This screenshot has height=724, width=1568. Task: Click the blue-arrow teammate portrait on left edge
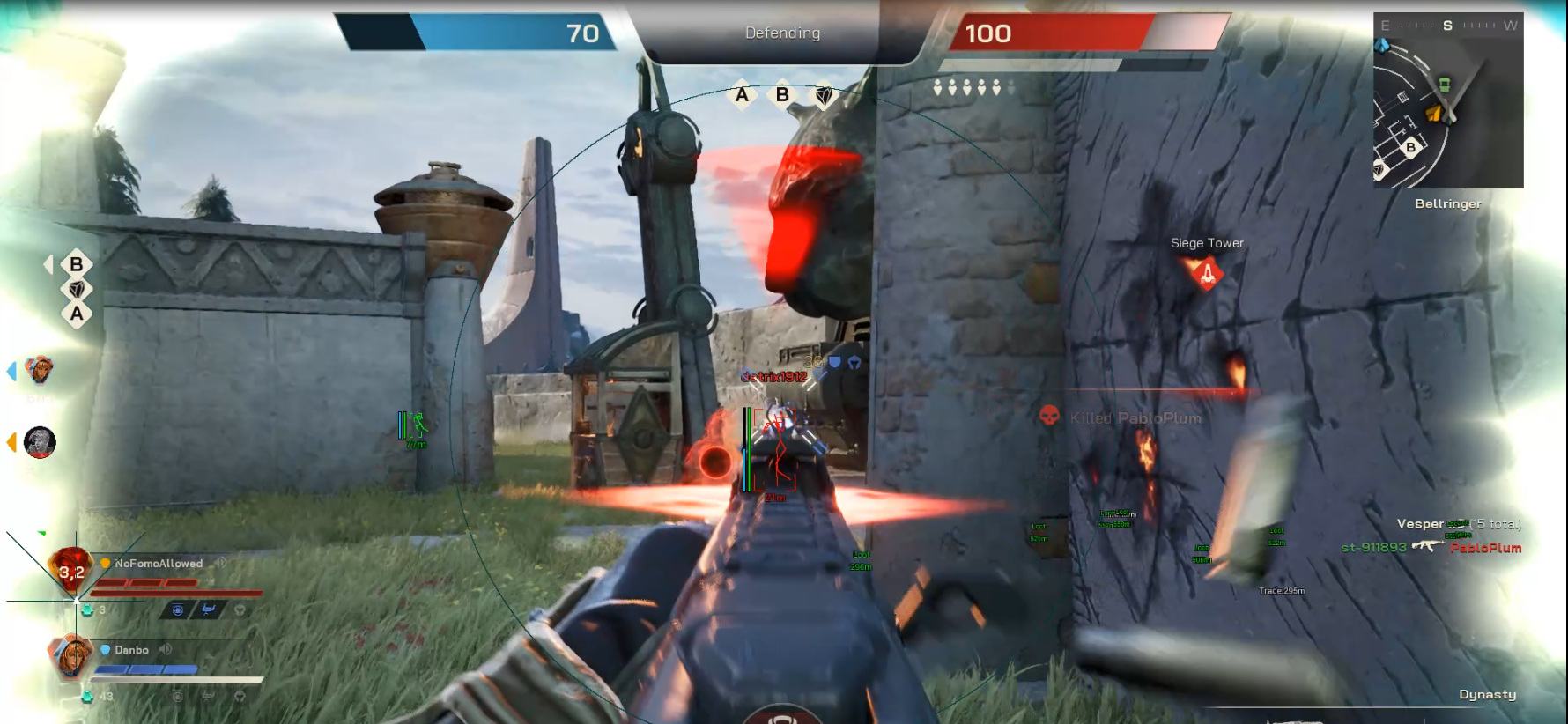coord(40,371)
